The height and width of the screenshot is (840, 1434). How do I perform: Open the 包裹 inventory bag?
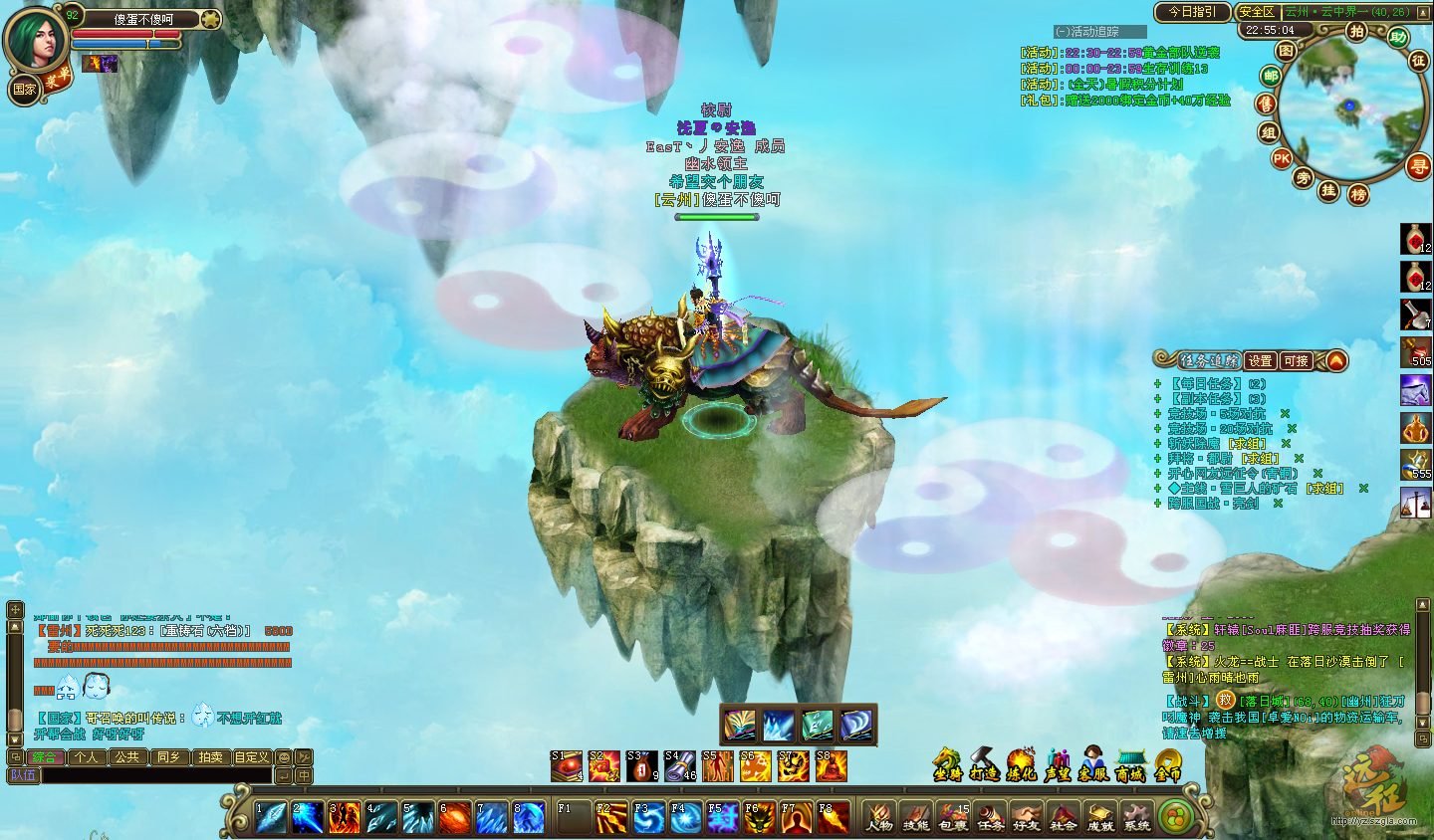click(x=953, y=815)
